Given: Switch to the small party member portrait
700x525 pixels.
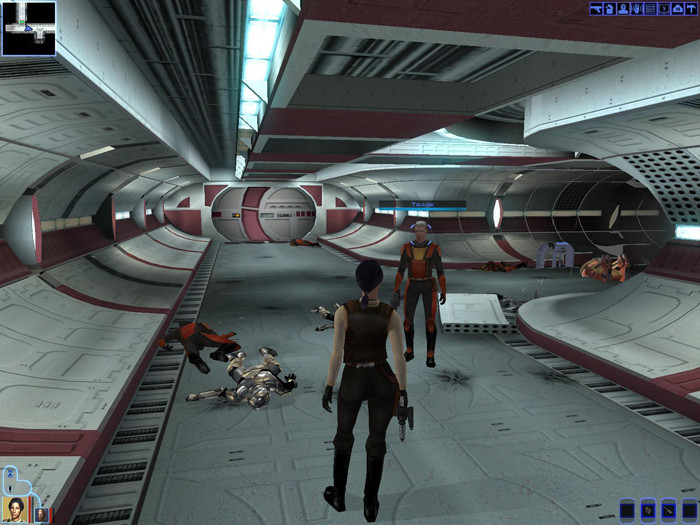Looking at the screenshot, I should [41, 514].
